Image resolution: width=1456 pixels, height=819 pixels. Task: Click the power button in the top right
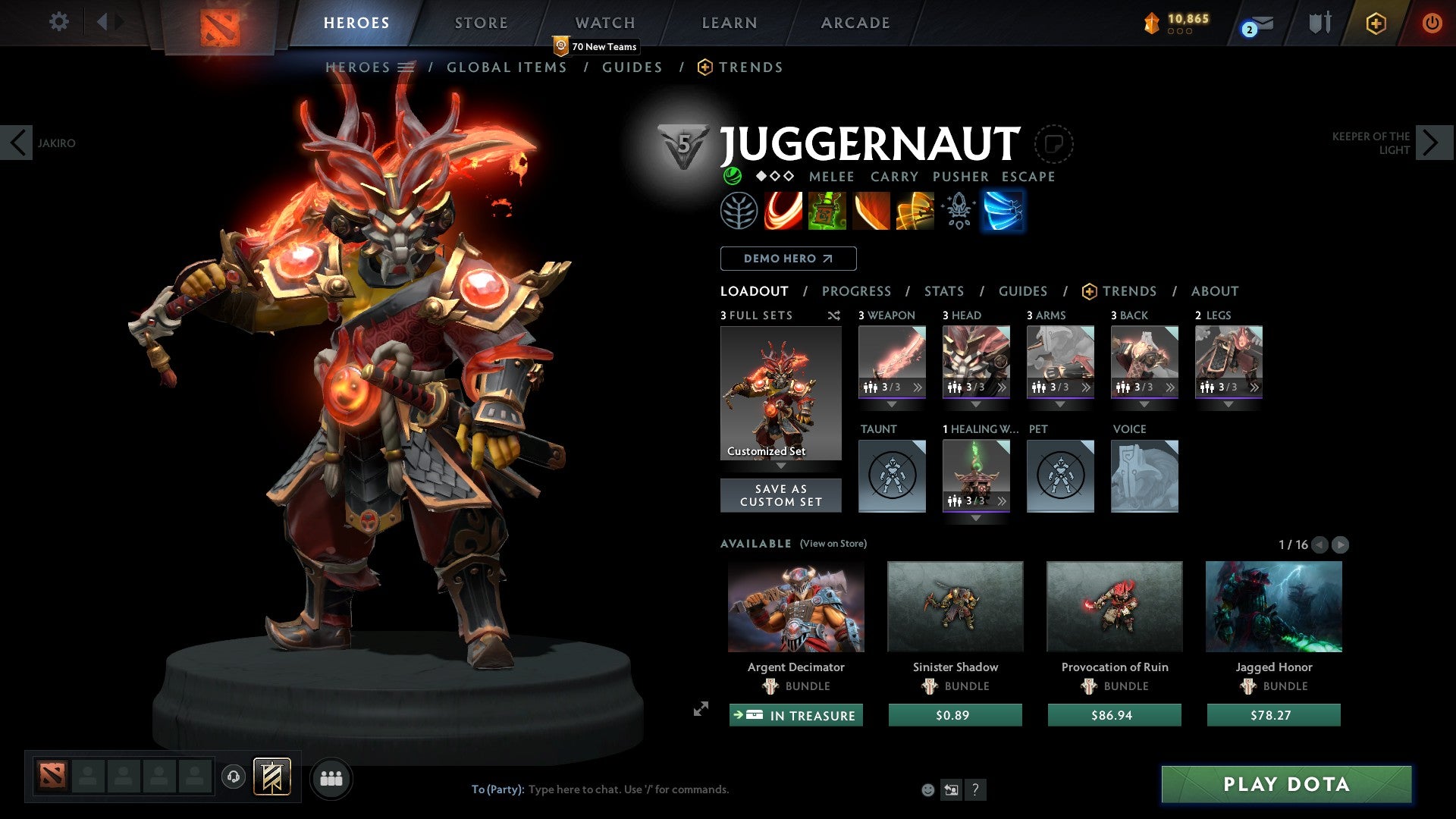(x=1432, y=23)
